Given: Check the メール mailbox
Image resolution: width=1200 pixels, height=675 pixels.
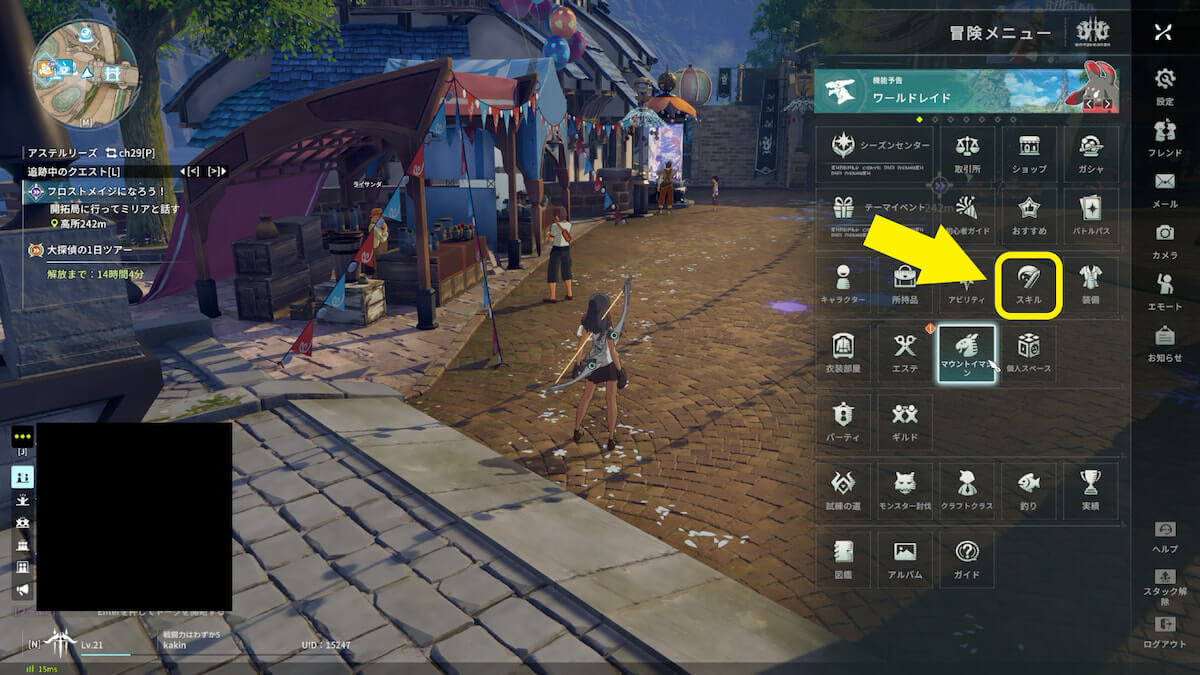Looking at the screenshot, I should tap(1165, 189).
